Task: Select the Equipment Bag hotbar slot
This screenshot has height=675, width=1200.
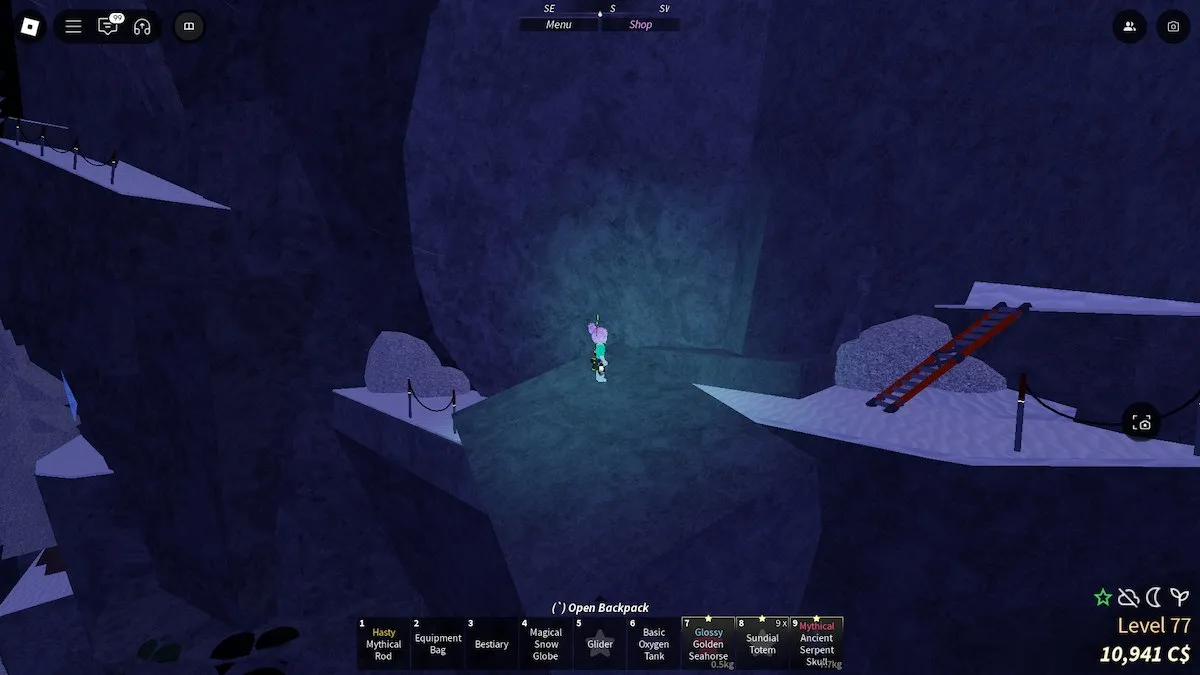Action: pyautogui.click(x=438, y=643)
